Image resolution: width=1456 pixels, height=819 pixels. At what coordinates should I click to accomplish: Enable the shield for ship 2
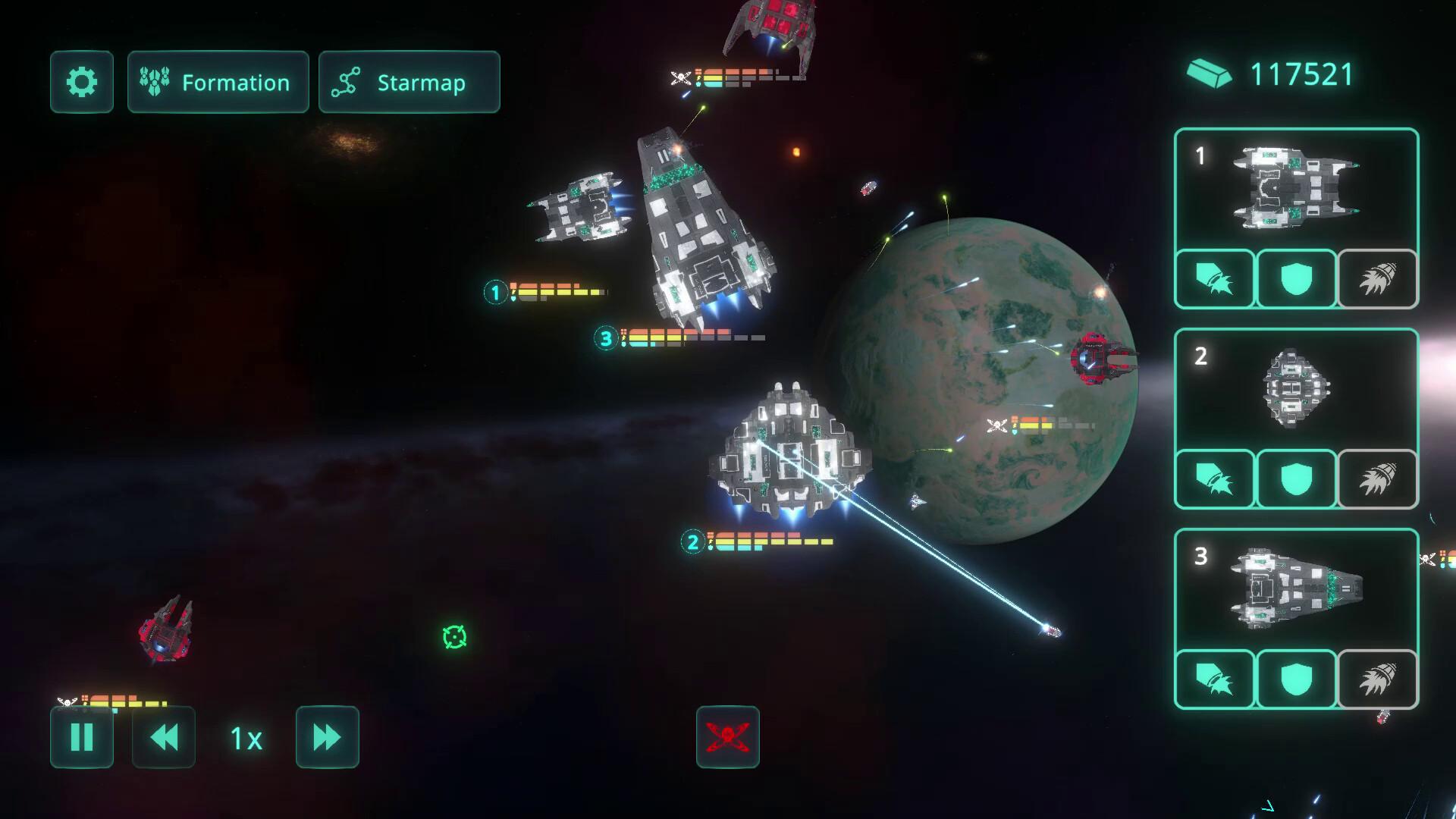pyautogui.click(x=1296, y=479)
